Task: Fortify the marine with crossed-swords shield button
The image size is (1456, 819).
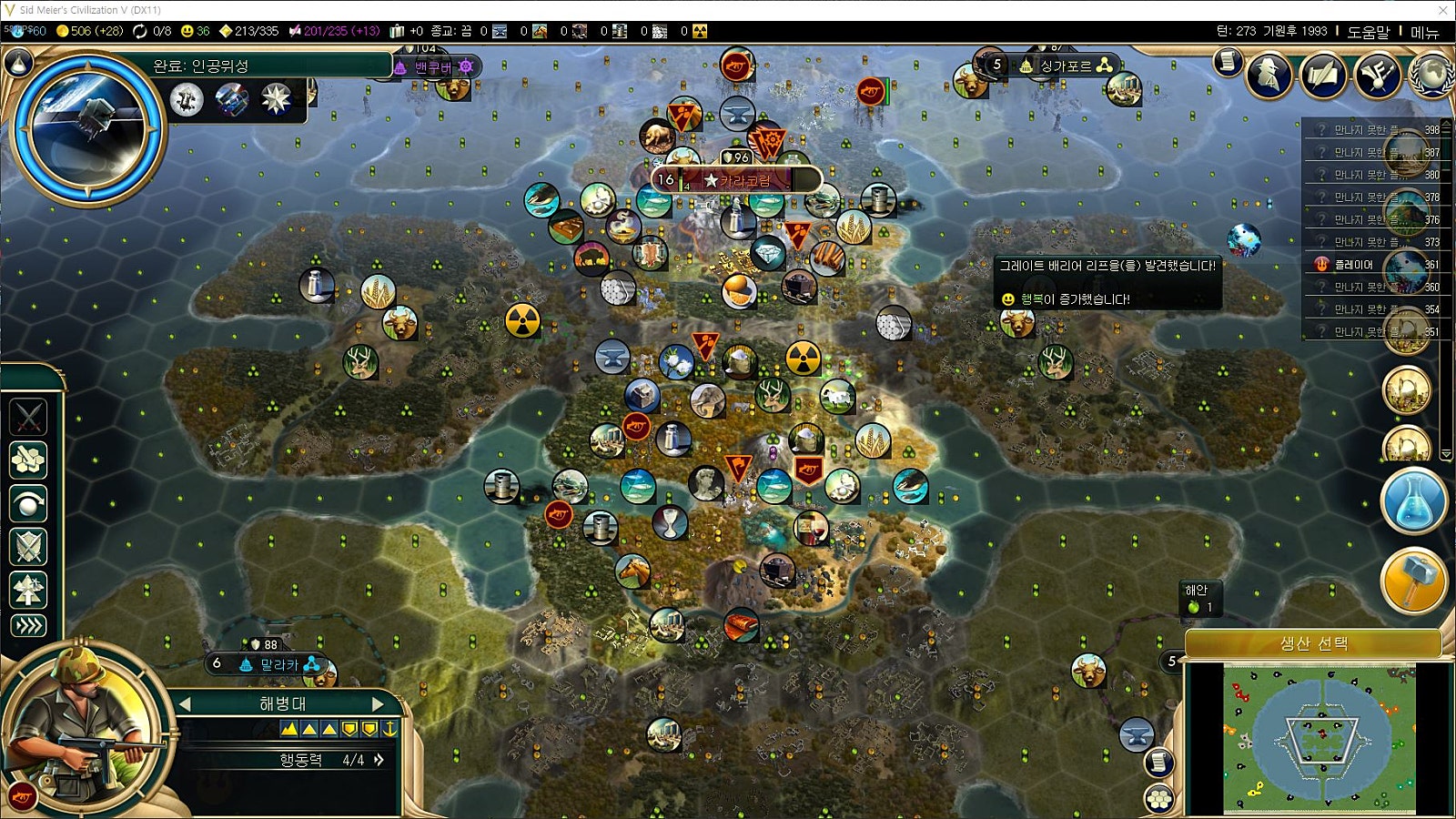Action: (x=28, y=547)
